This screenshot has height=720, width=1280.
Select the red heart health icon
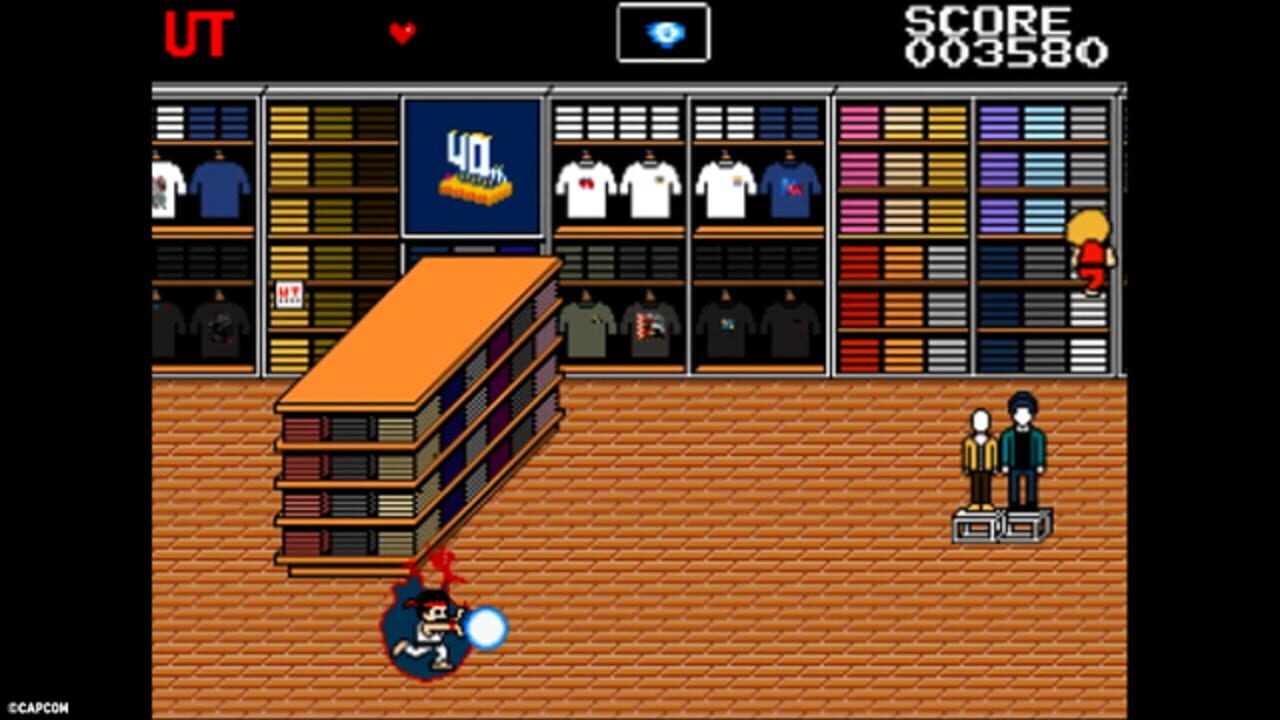(403, 34)
